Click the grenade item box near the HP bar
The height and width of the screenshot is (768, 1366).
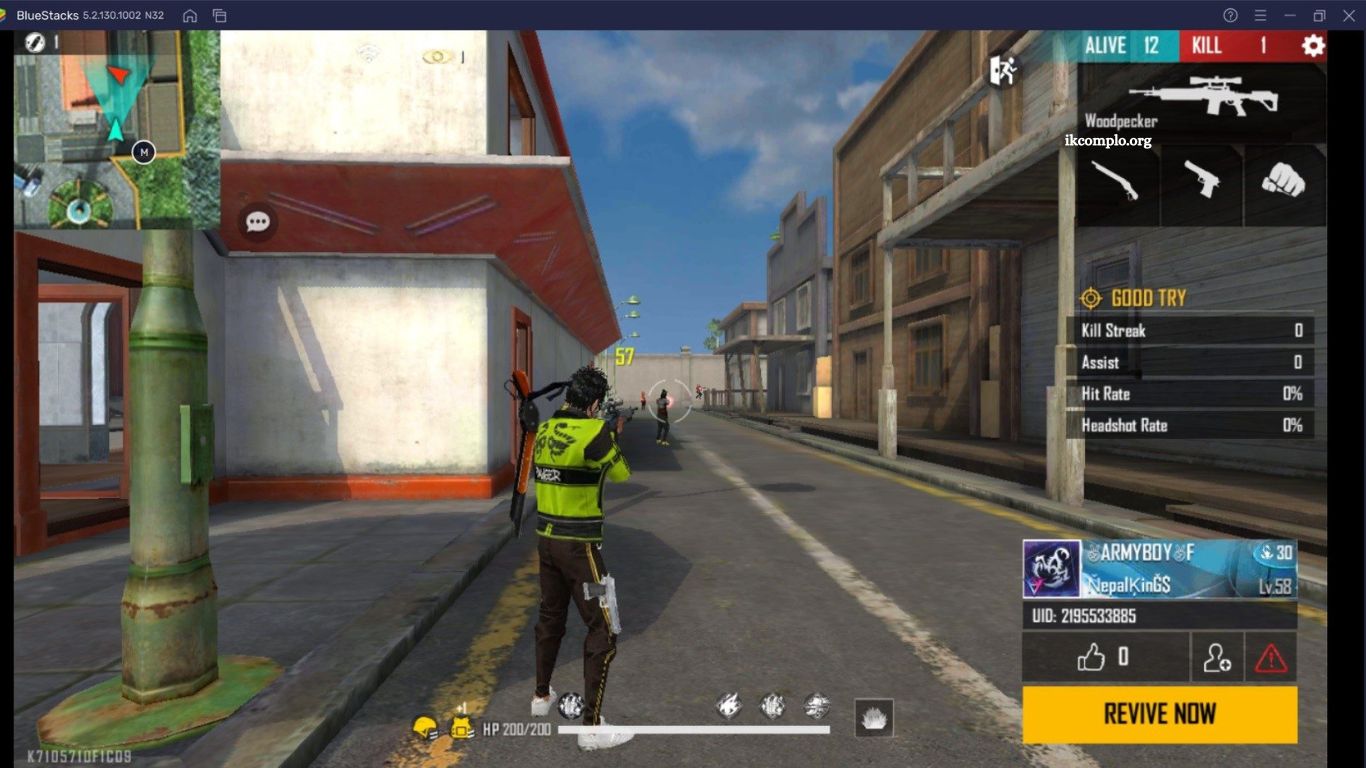(874, 717)
